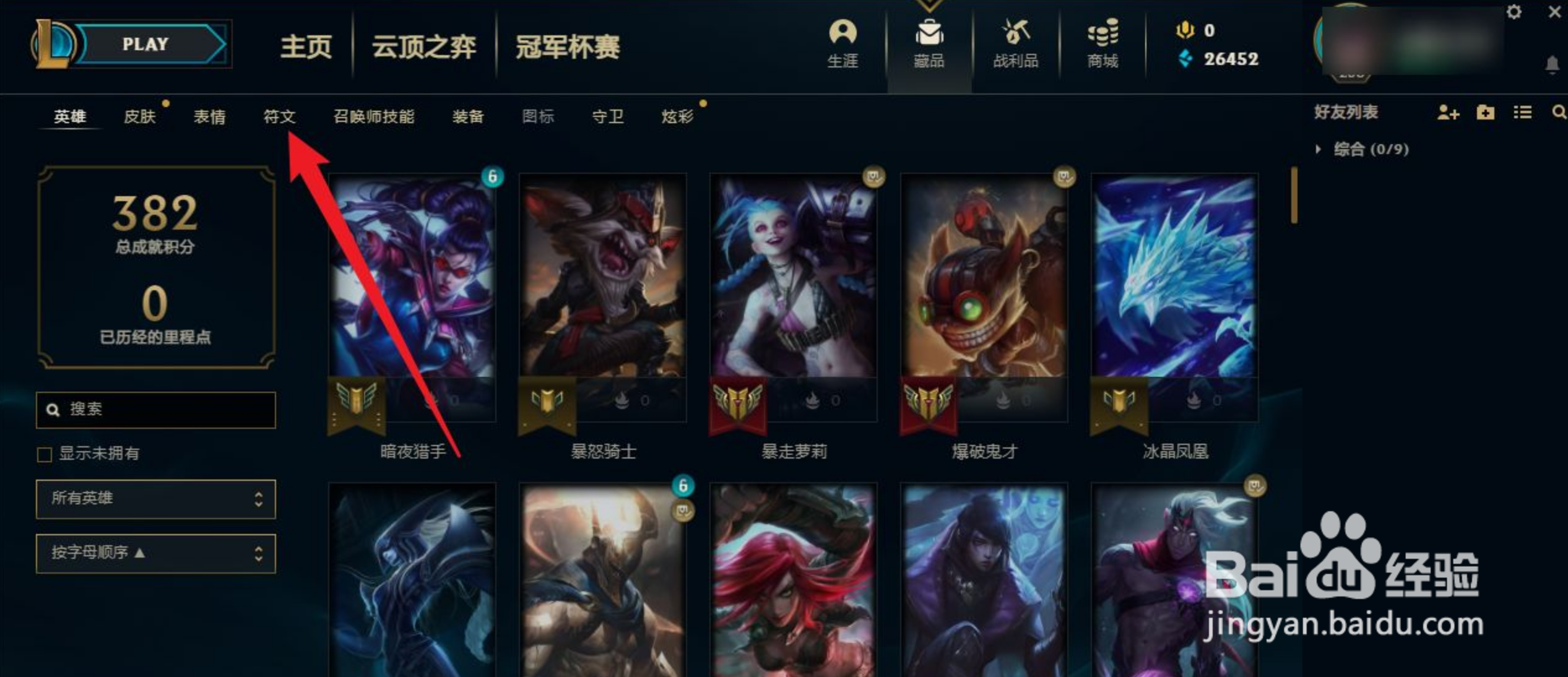Image resolution: width=1568 pixels, height=677 pixels.
Task: Click the blue essence icon beside 26452
Action: tap(1185, 59)
